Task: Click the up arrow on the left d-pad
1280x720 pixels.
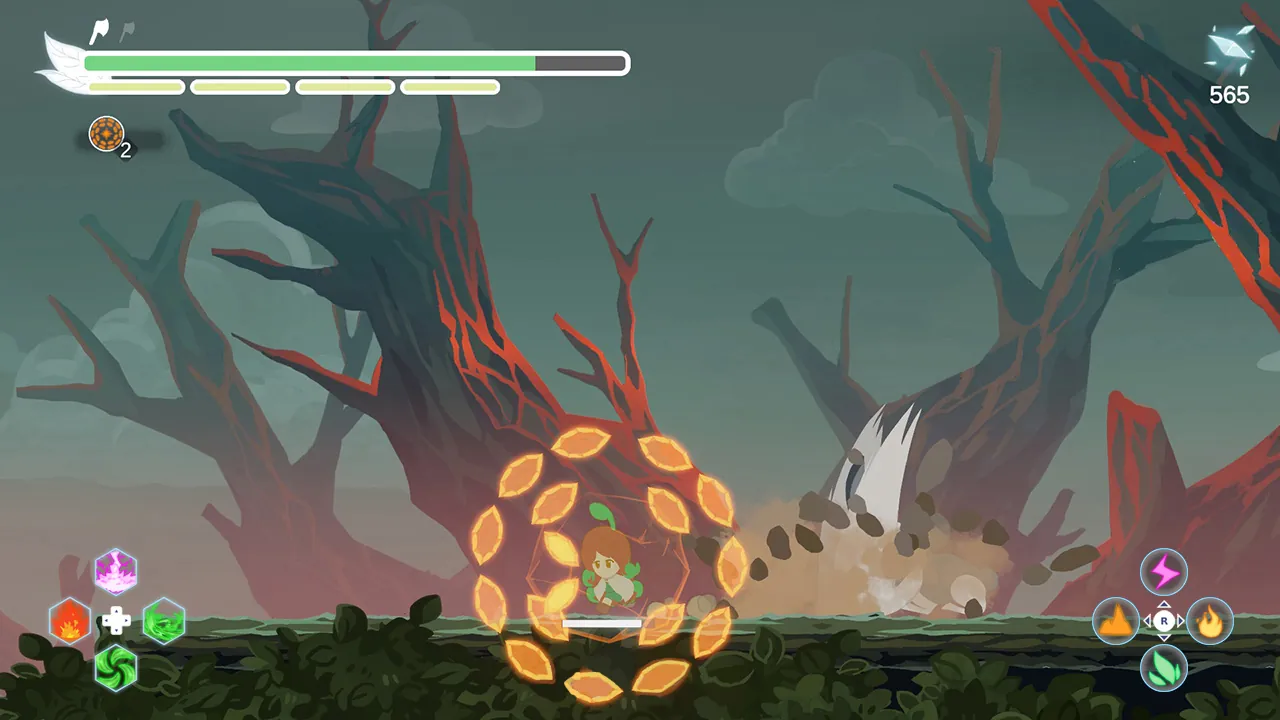Action: [x=117, y=612]
